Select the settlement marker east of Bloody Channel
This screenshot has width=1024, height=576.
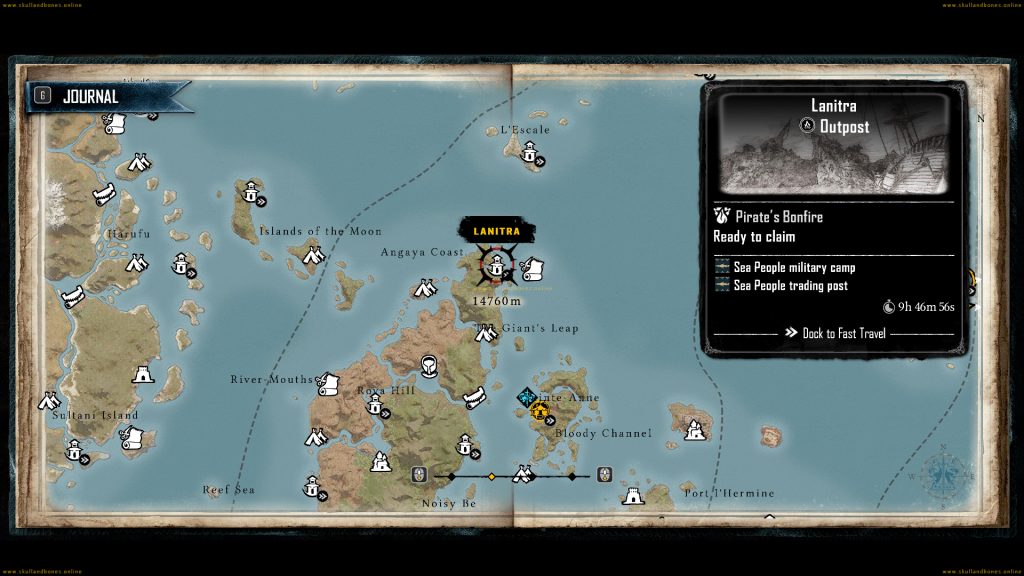pyautogui.click(x=693, y=430)
